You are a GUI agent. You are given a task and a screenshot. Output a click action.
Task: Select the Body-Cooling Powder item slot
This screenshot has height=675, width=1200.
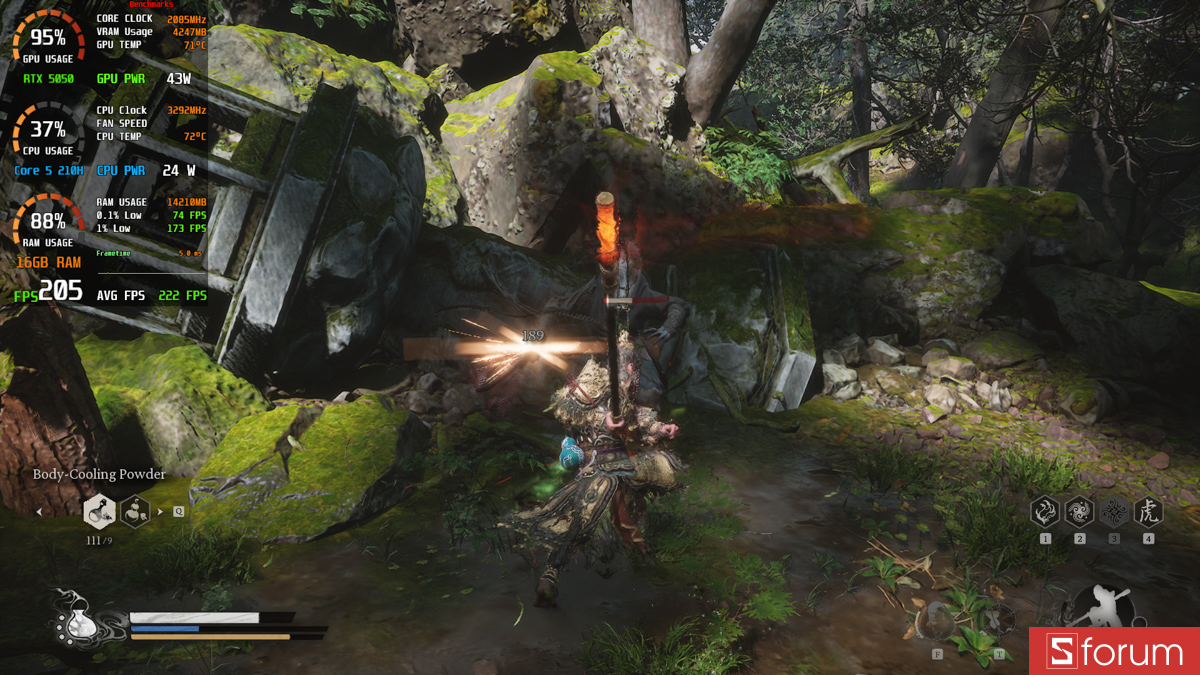pyautogui.click(x=99, y=512)
